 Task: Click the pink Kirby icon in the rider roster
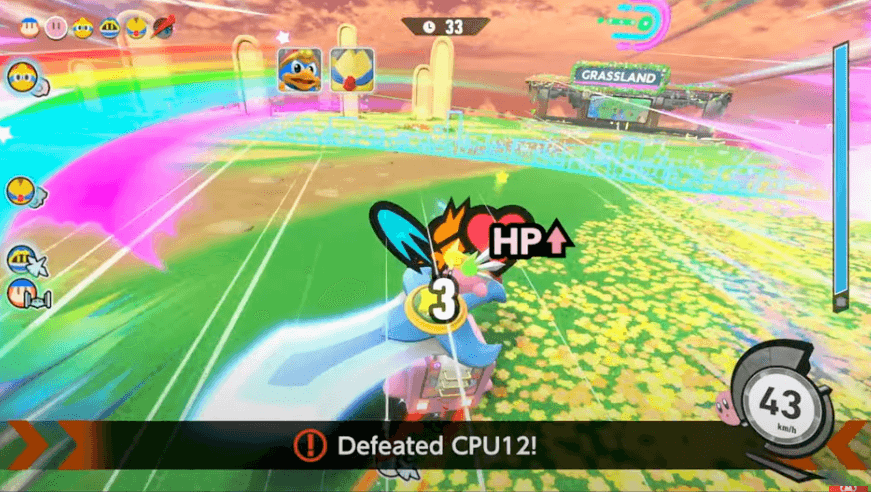click(x=56, y=28)
